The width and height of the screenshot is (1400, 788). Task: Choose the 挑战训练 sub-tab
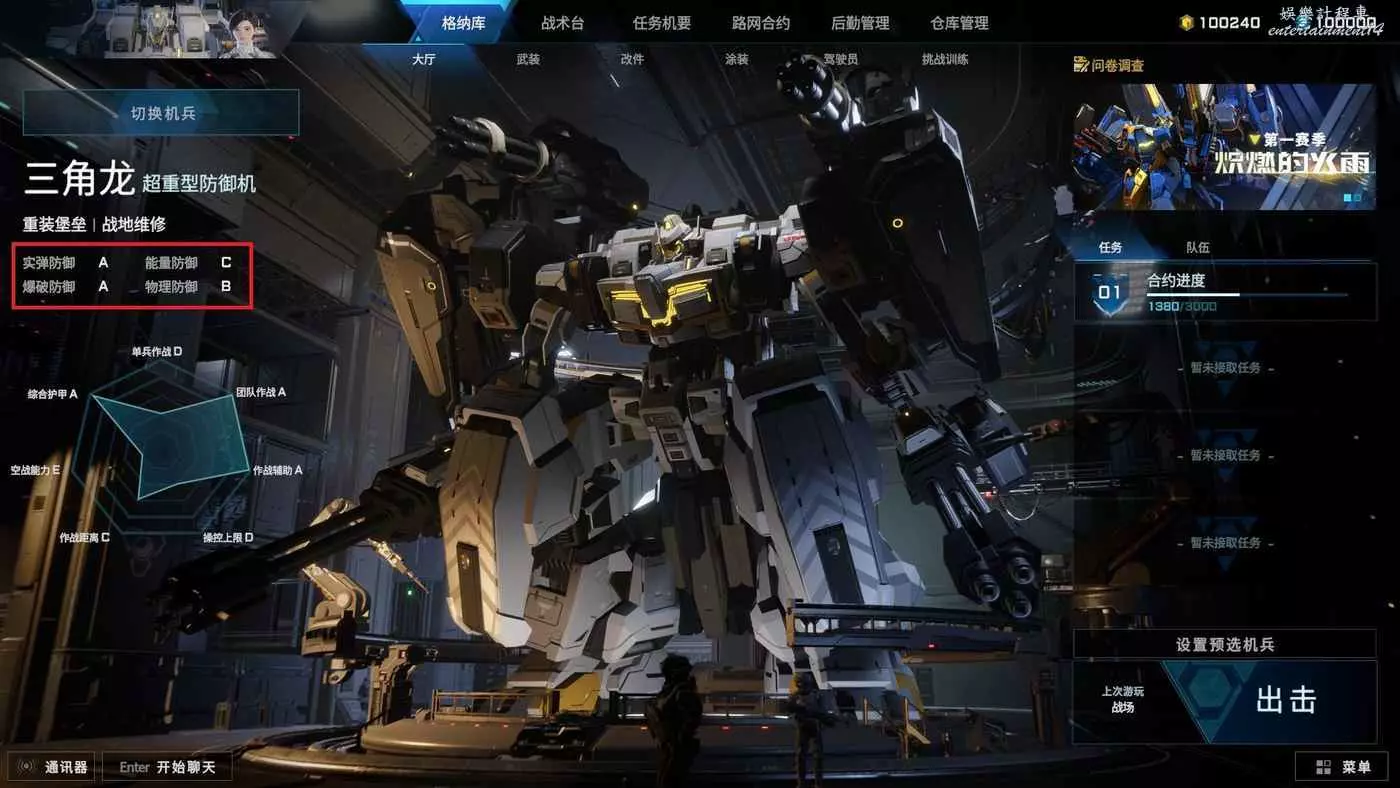pyautogui.click(x=945, y=60)
